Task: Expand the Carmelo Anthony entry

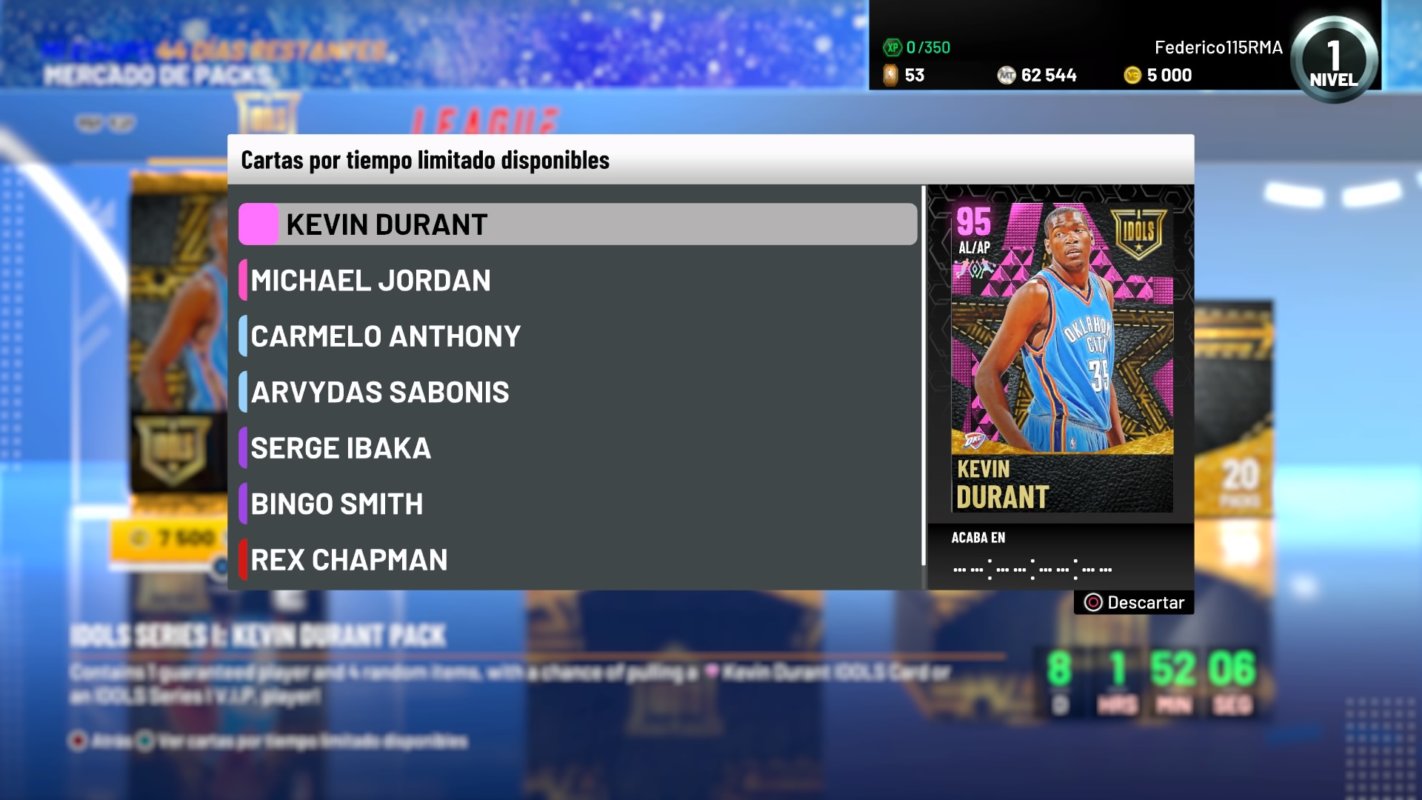Action: [x=384, y=336]
